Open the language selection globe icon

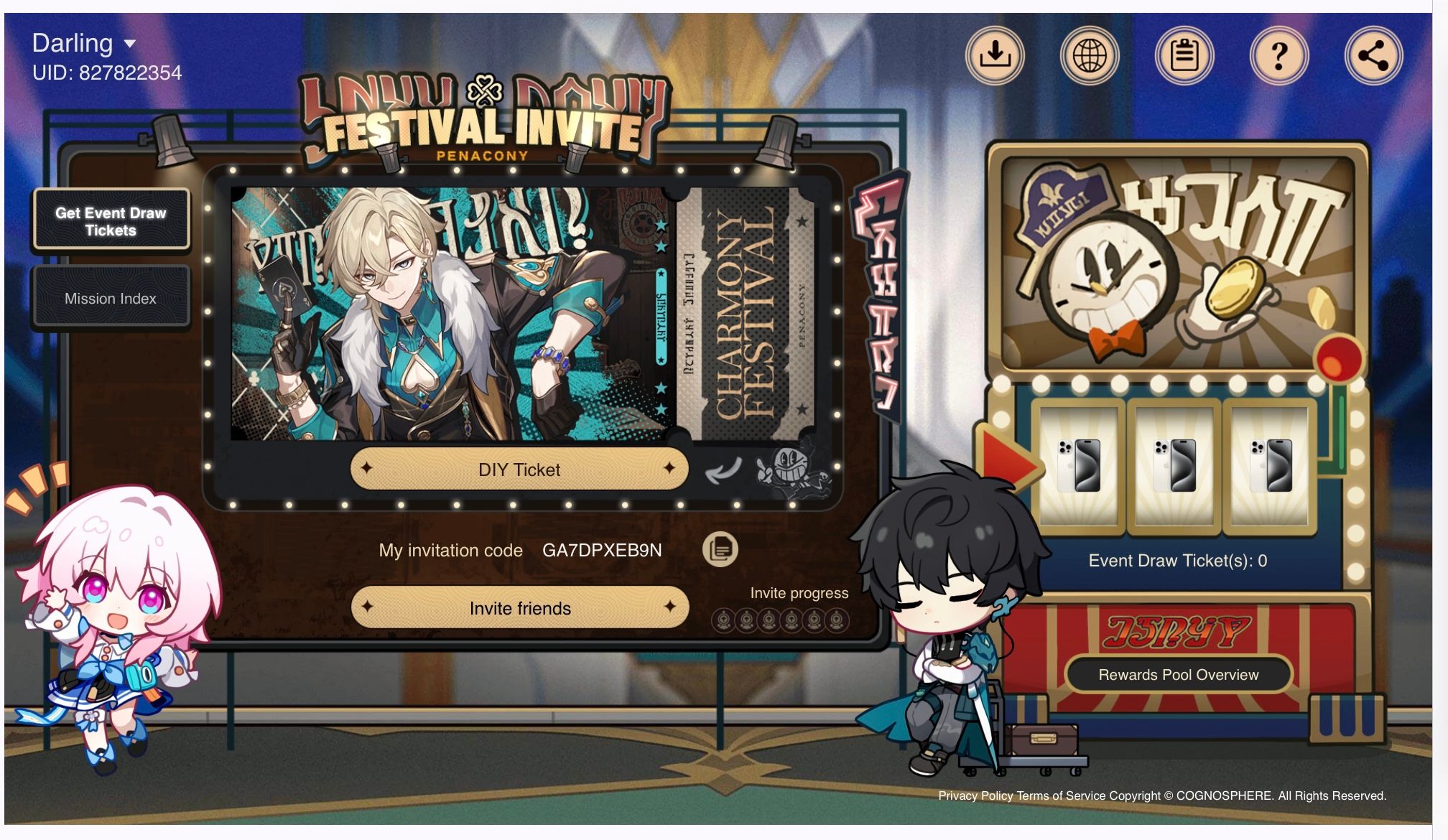(x=1090, y=54)
